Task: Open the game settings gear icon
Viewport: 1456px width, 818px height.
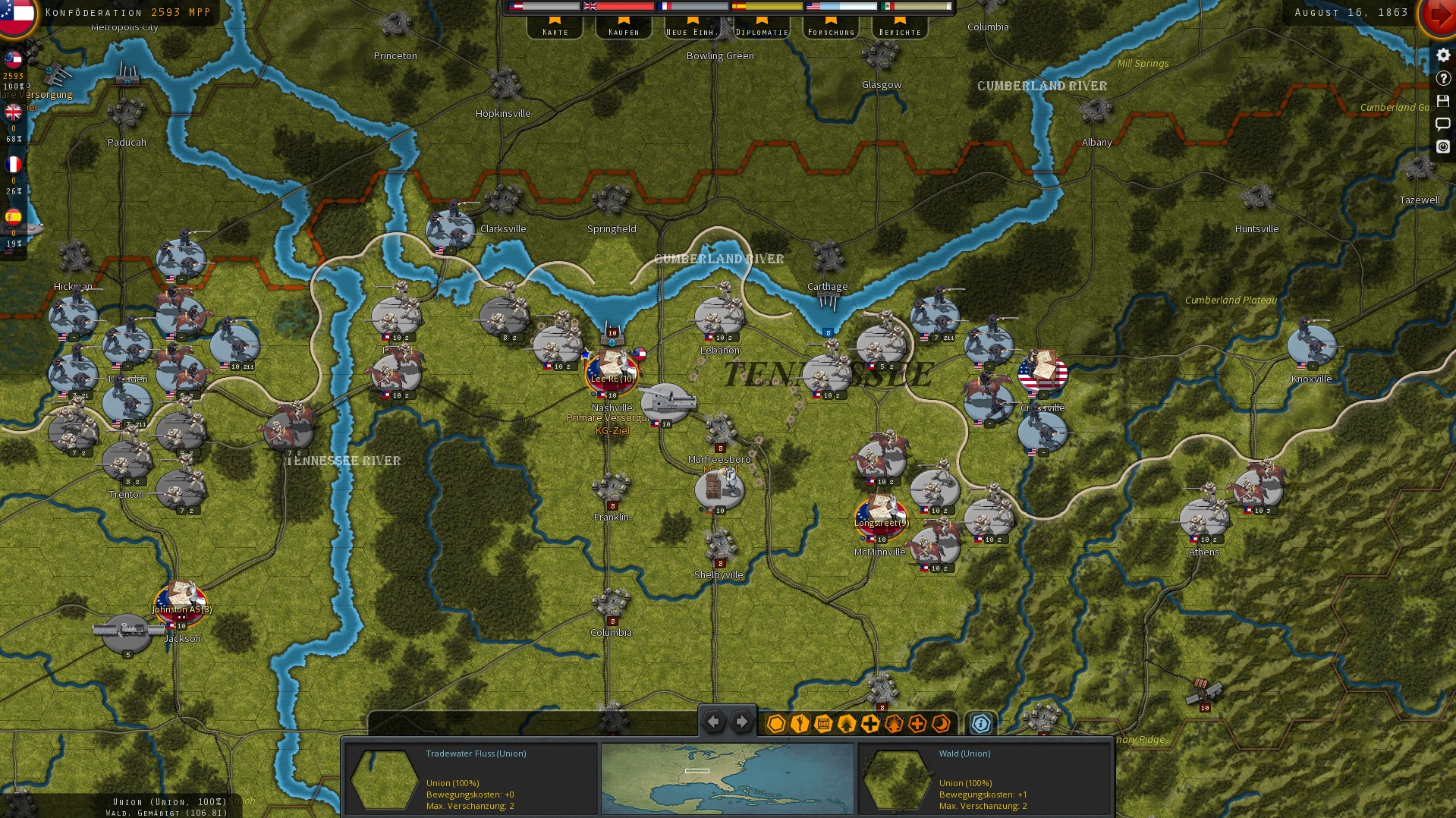Action: pyautogui.click(x=1443, y=55)
